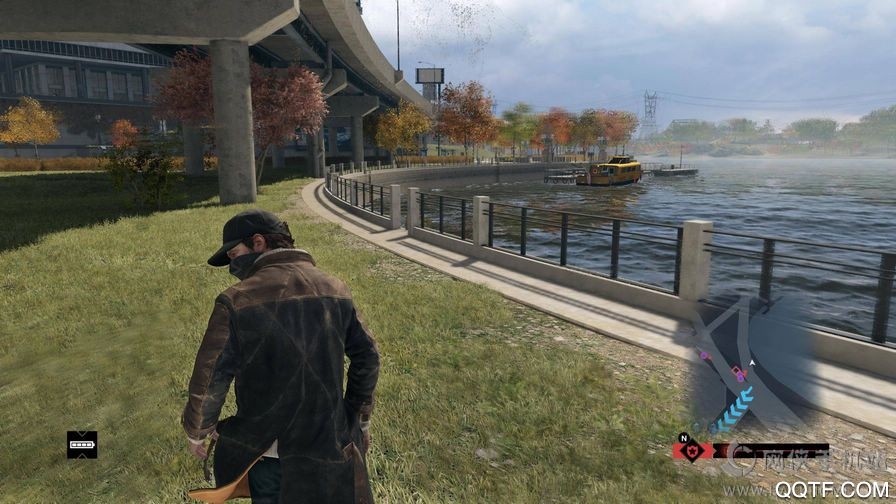Click the phone battery icon
The image size is (896, 504).
[82, 444]
